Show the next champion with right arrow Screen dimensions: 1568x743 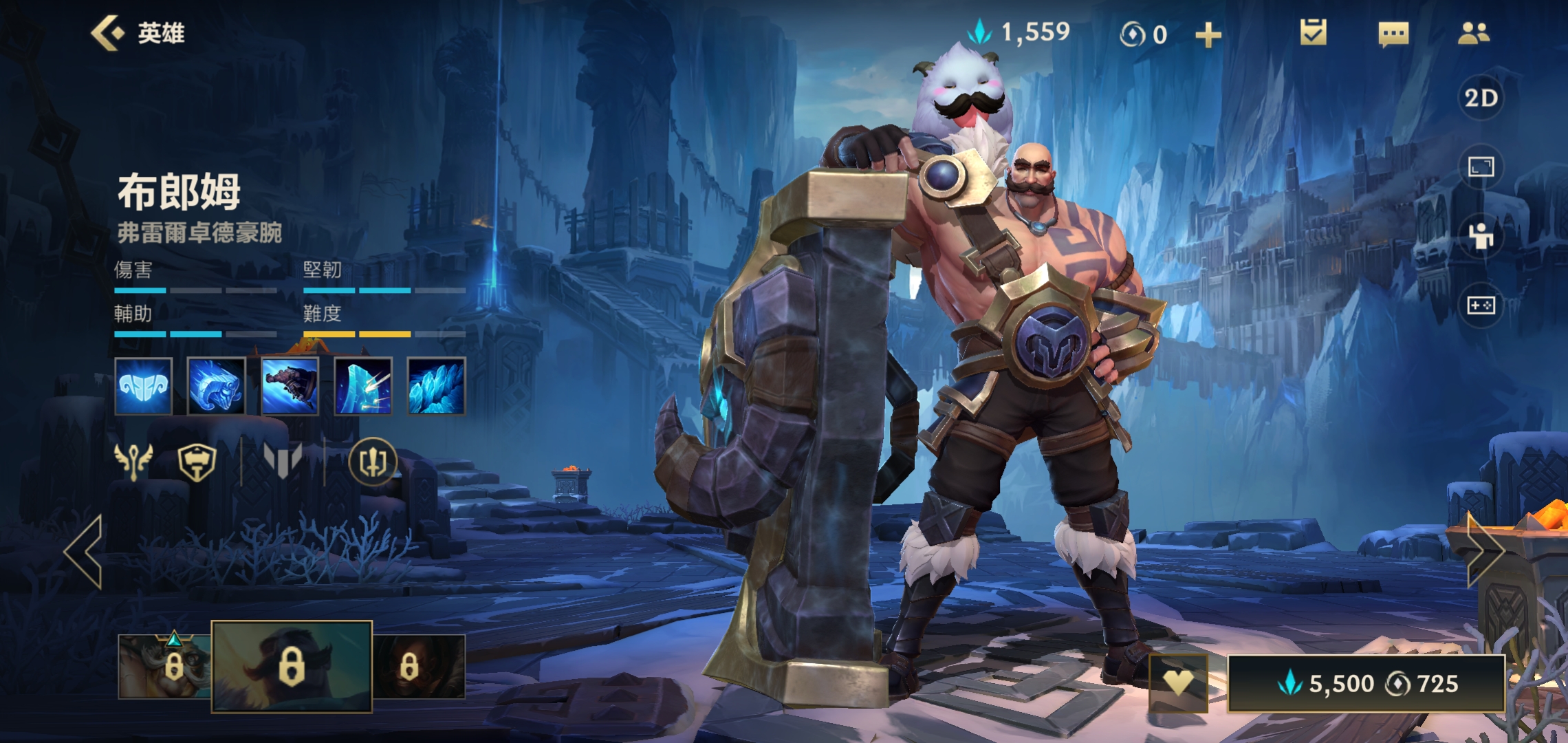(x=1485, y=550)
